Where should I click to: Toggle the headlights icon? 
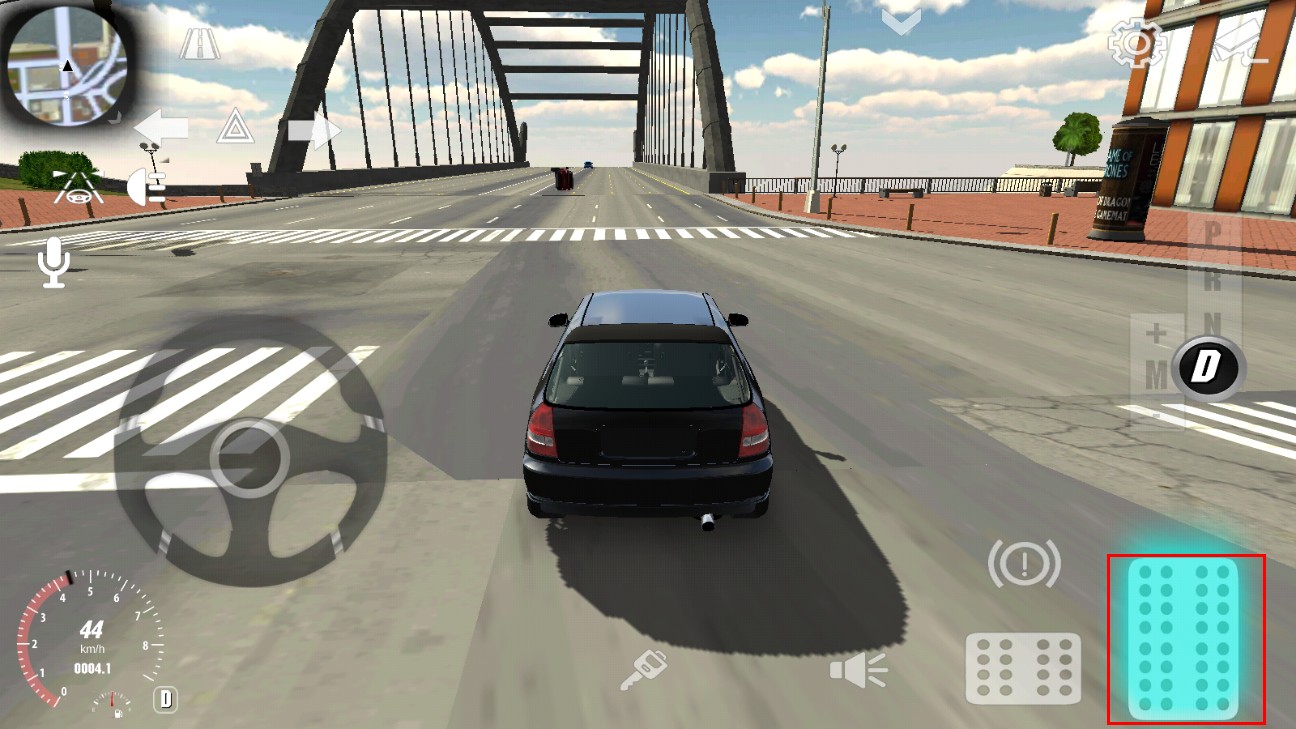click(x=147, y=186)
